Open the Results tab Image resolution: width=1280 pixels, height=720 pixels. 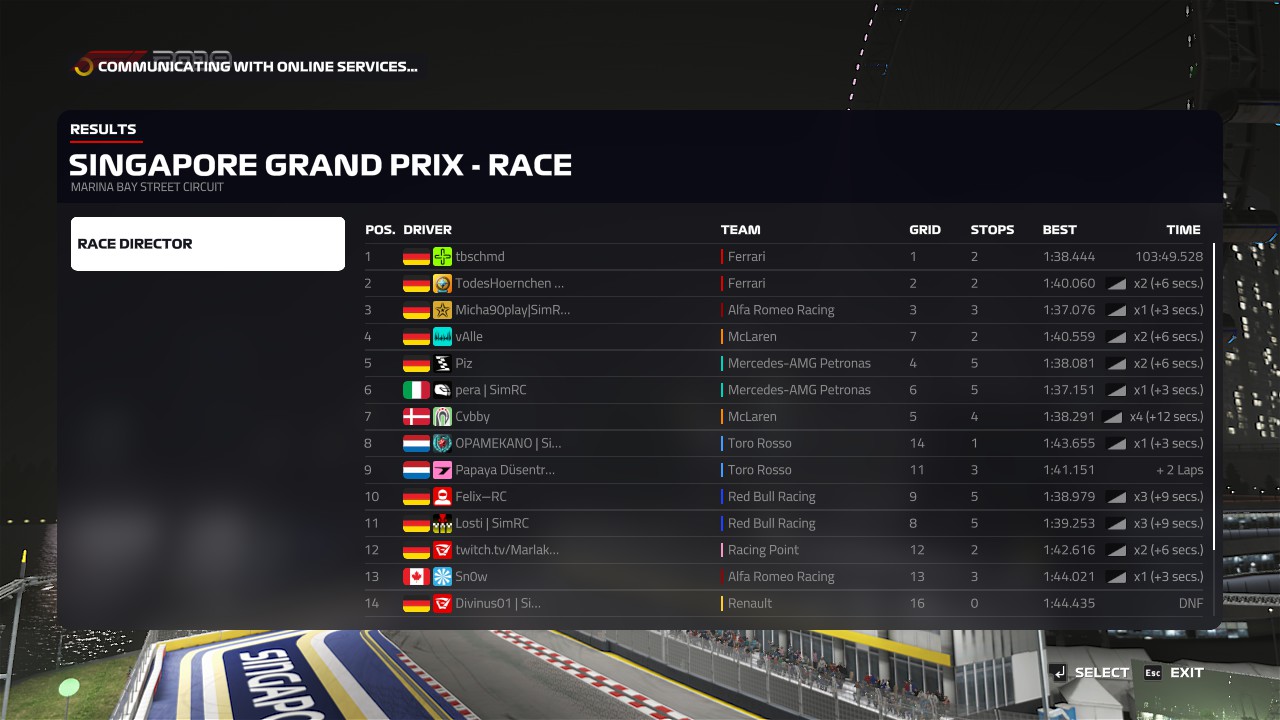click(103, 129)
